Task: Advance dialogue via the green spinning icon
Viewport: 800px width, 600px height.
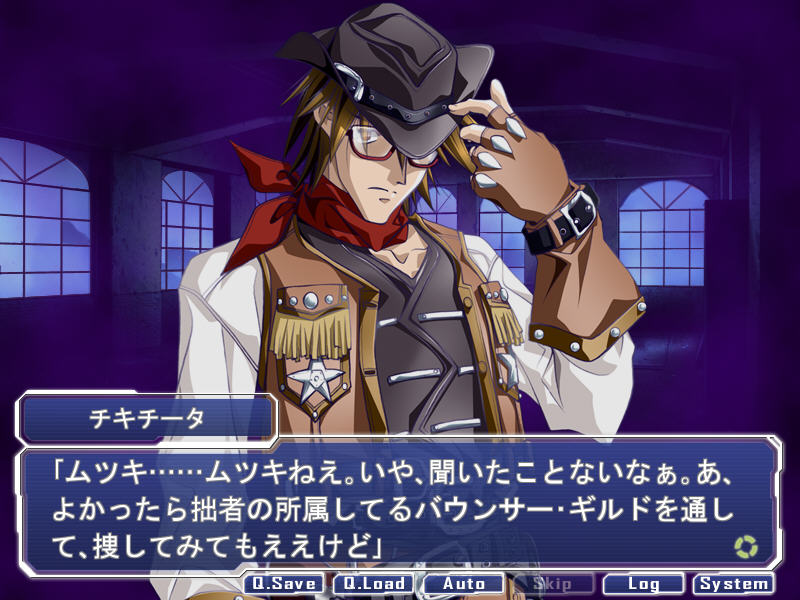Action: 746,546
